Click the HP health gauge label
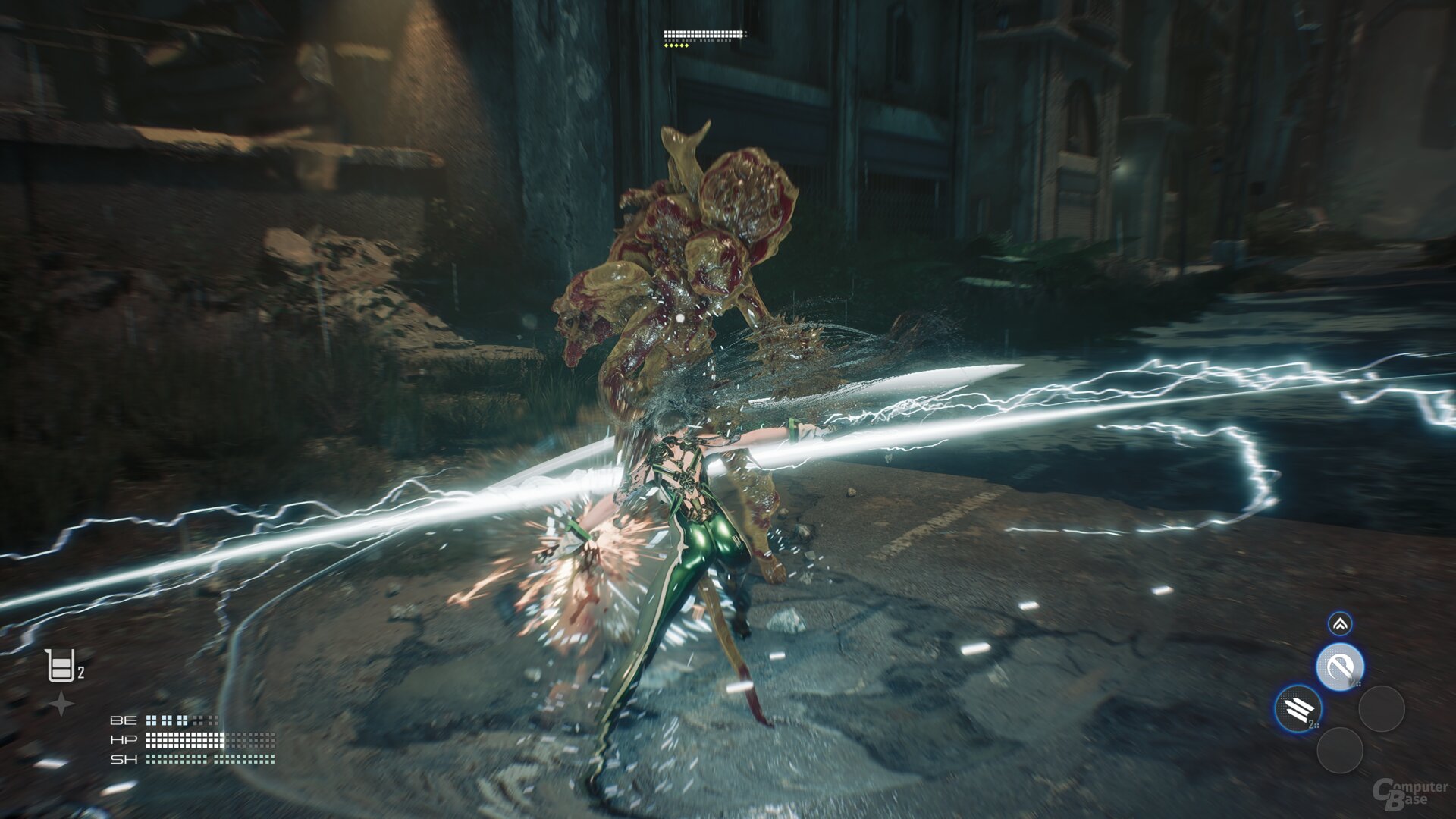This screenshot has width=1456, height=819. [x=124, y=739]
